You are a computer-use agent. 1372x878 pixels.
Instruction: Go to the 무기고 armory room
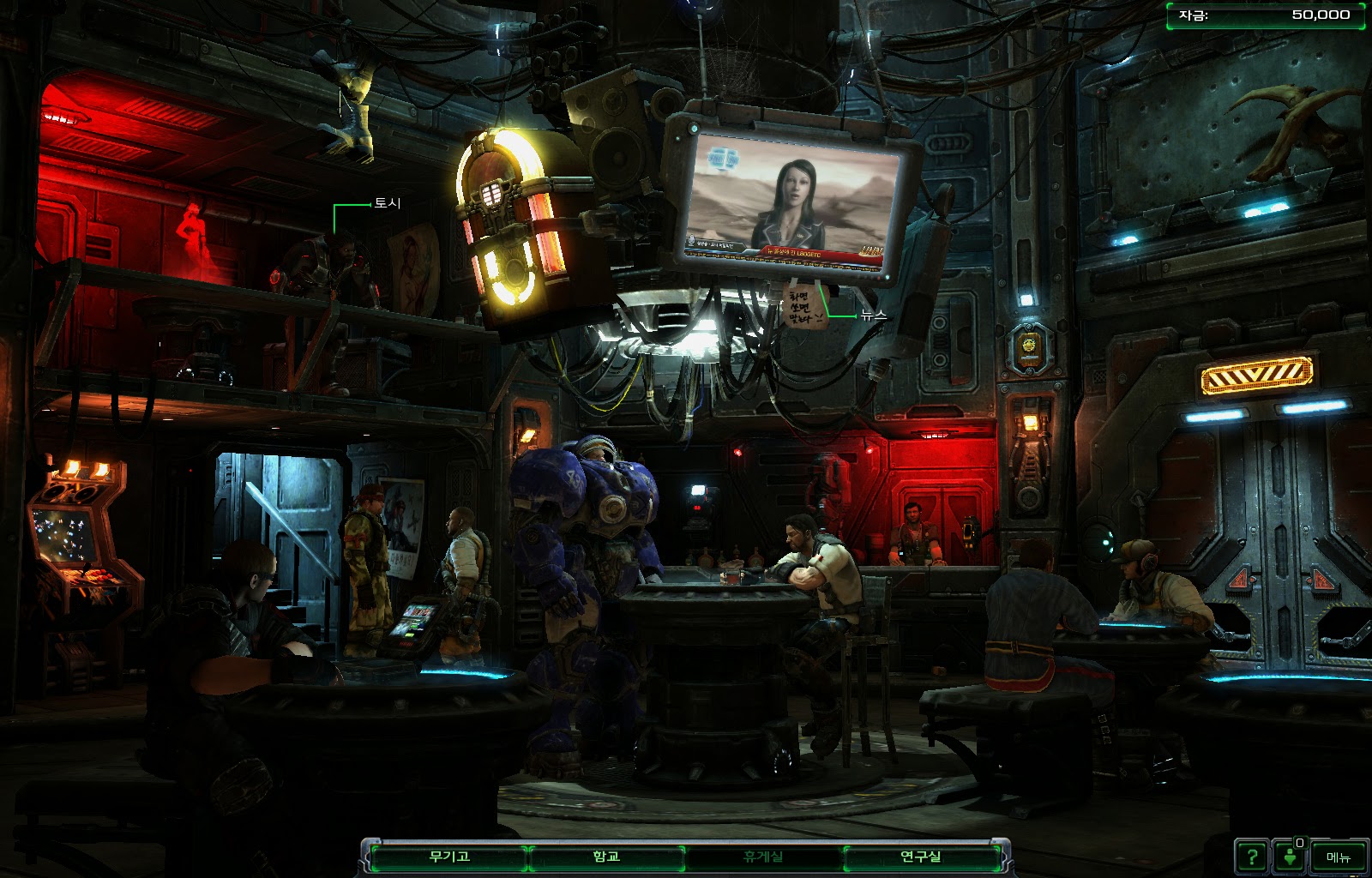pyautogui.click(x=449, y=857)
